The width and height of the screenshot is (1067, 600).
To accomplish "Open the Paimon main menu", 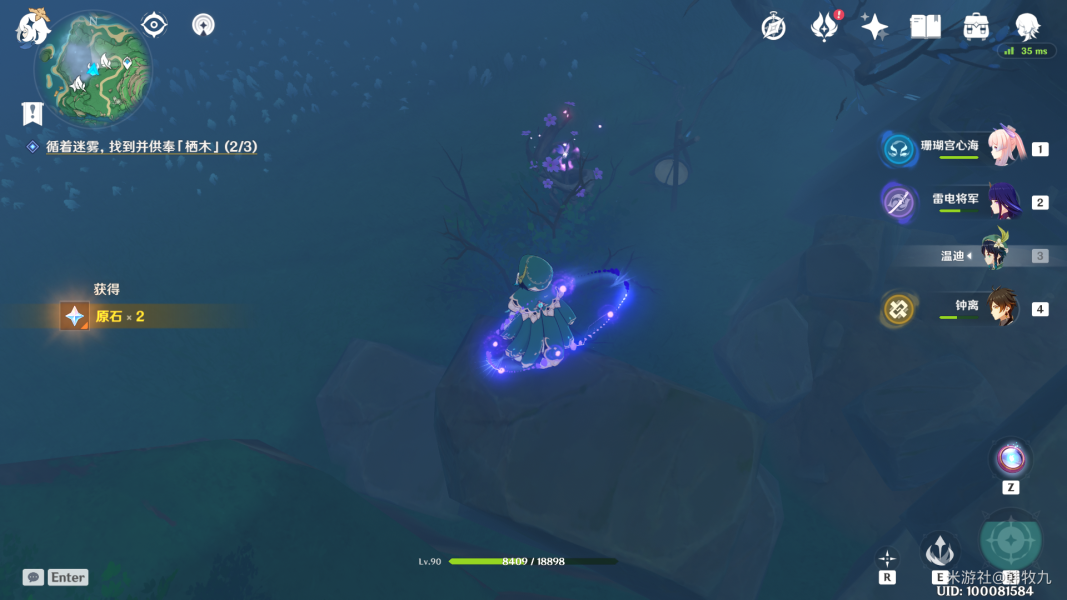I will (33, 27).
